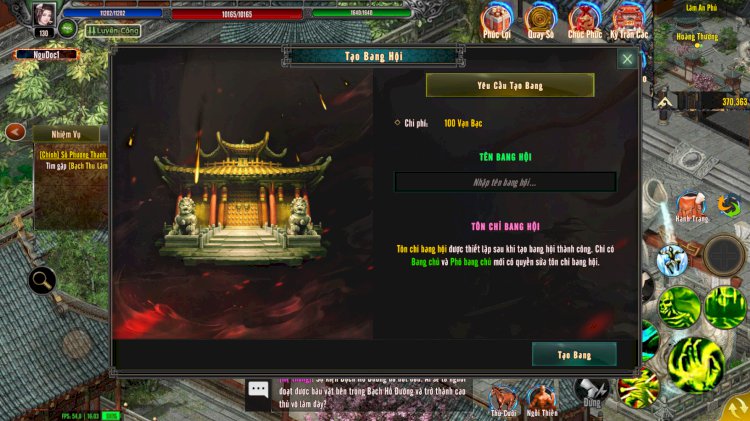
Task: Open the Chúc Phúc blessing icon
Action: [585, 20]
